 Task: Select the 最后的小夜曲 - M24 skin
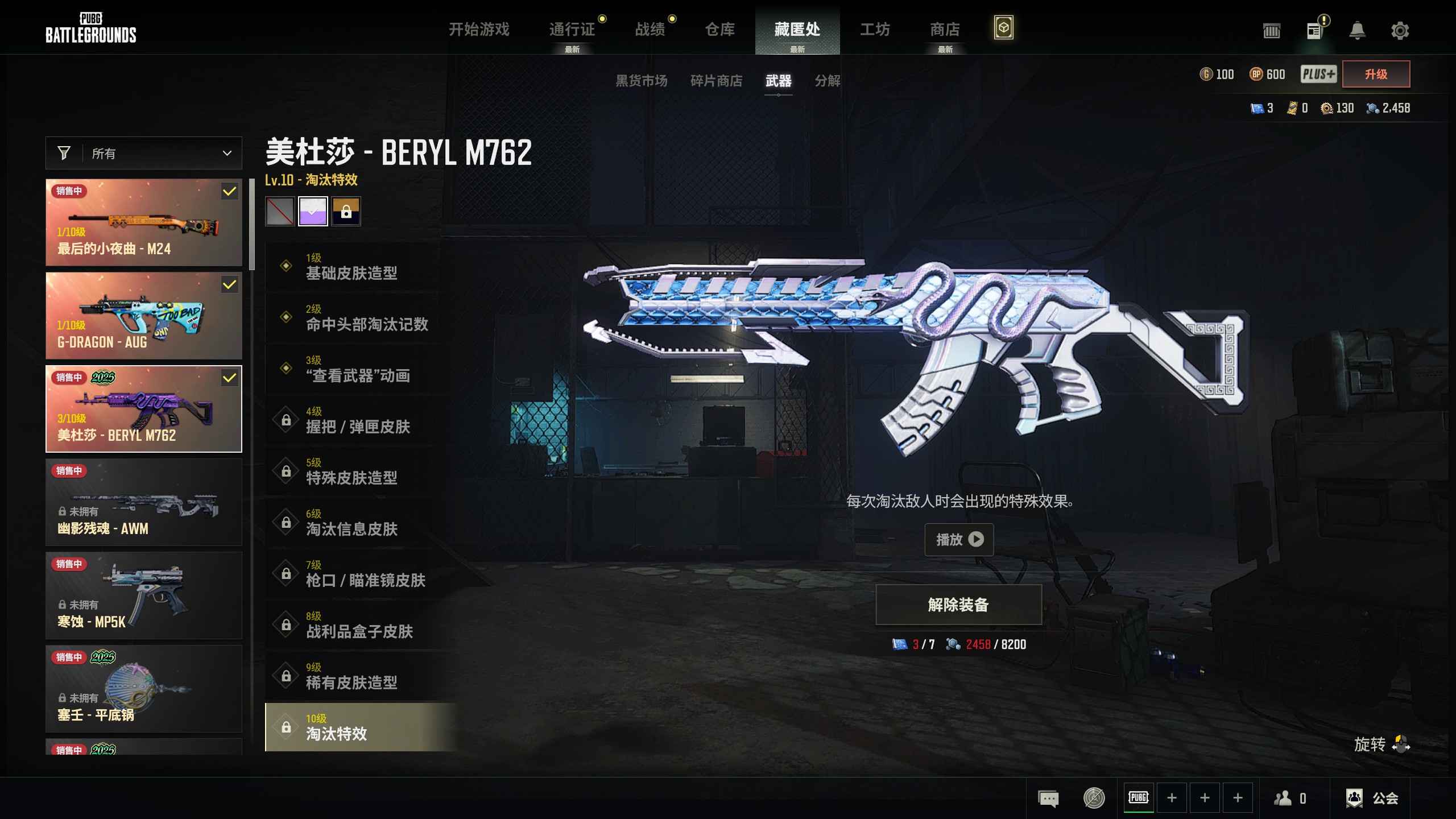(x=144, y=222)
